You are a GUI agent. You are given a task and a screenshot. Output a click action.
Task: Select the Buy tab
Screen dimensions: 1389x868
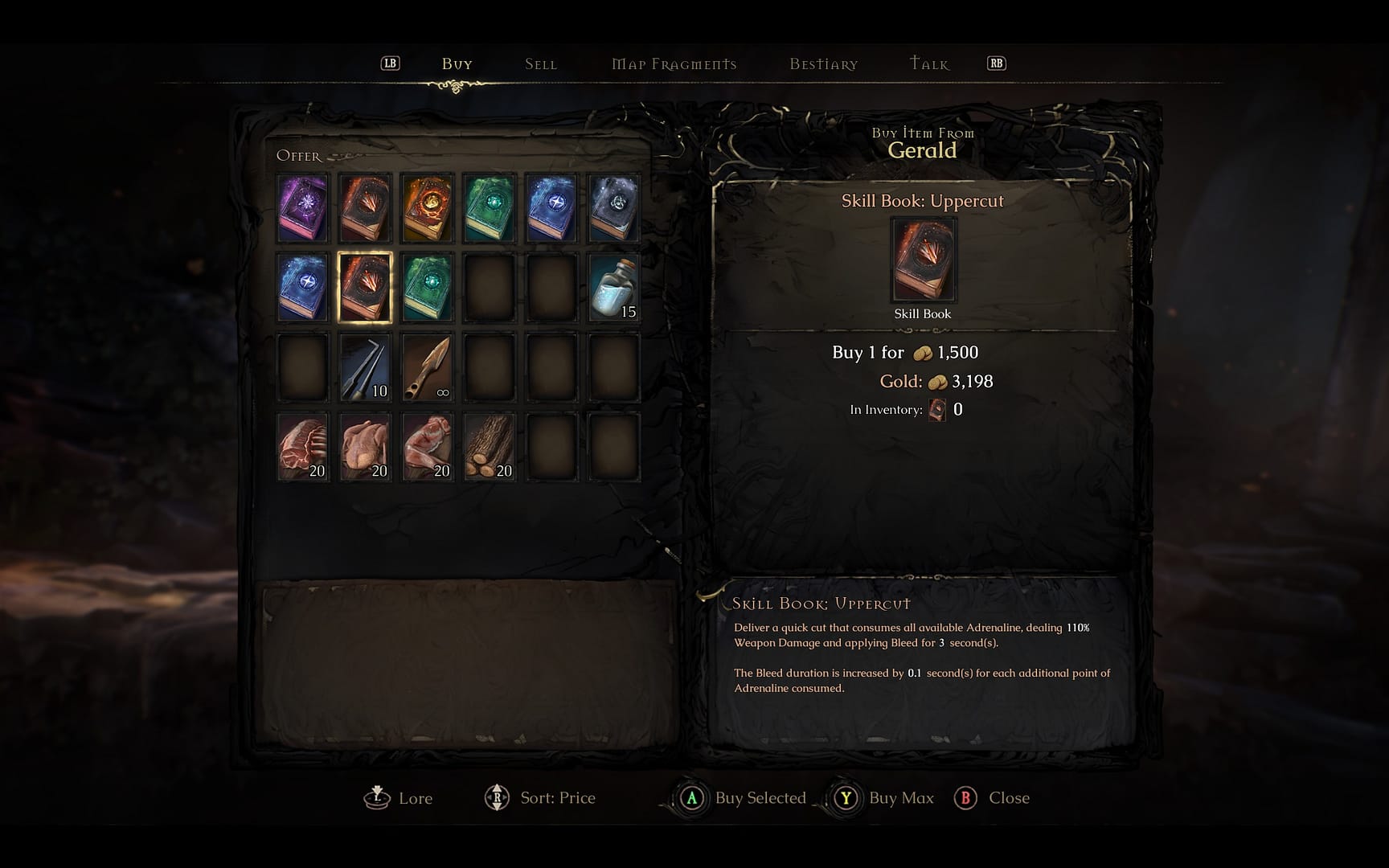(x=457, y=64)
